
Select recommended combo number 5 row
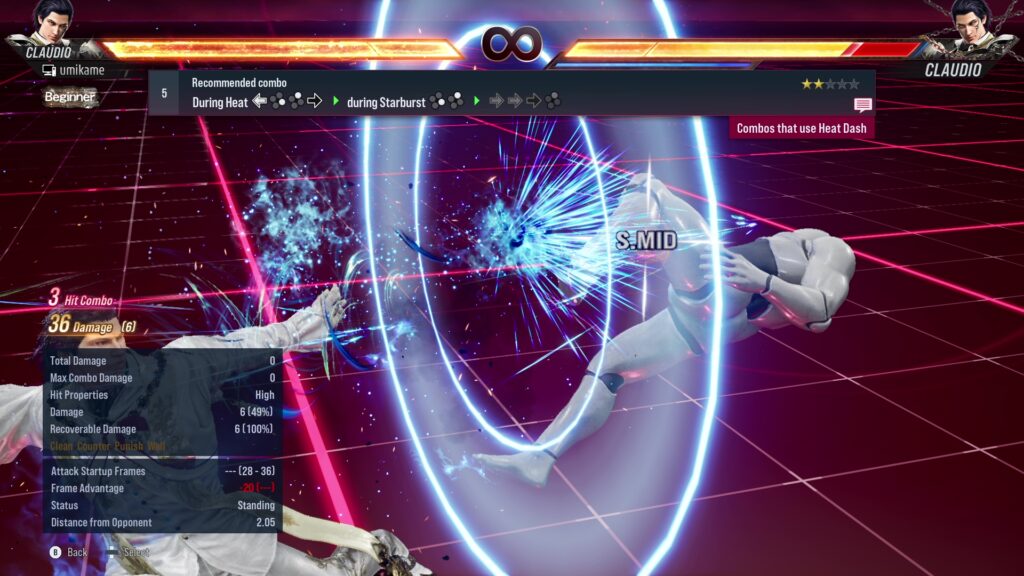[510, 92]
